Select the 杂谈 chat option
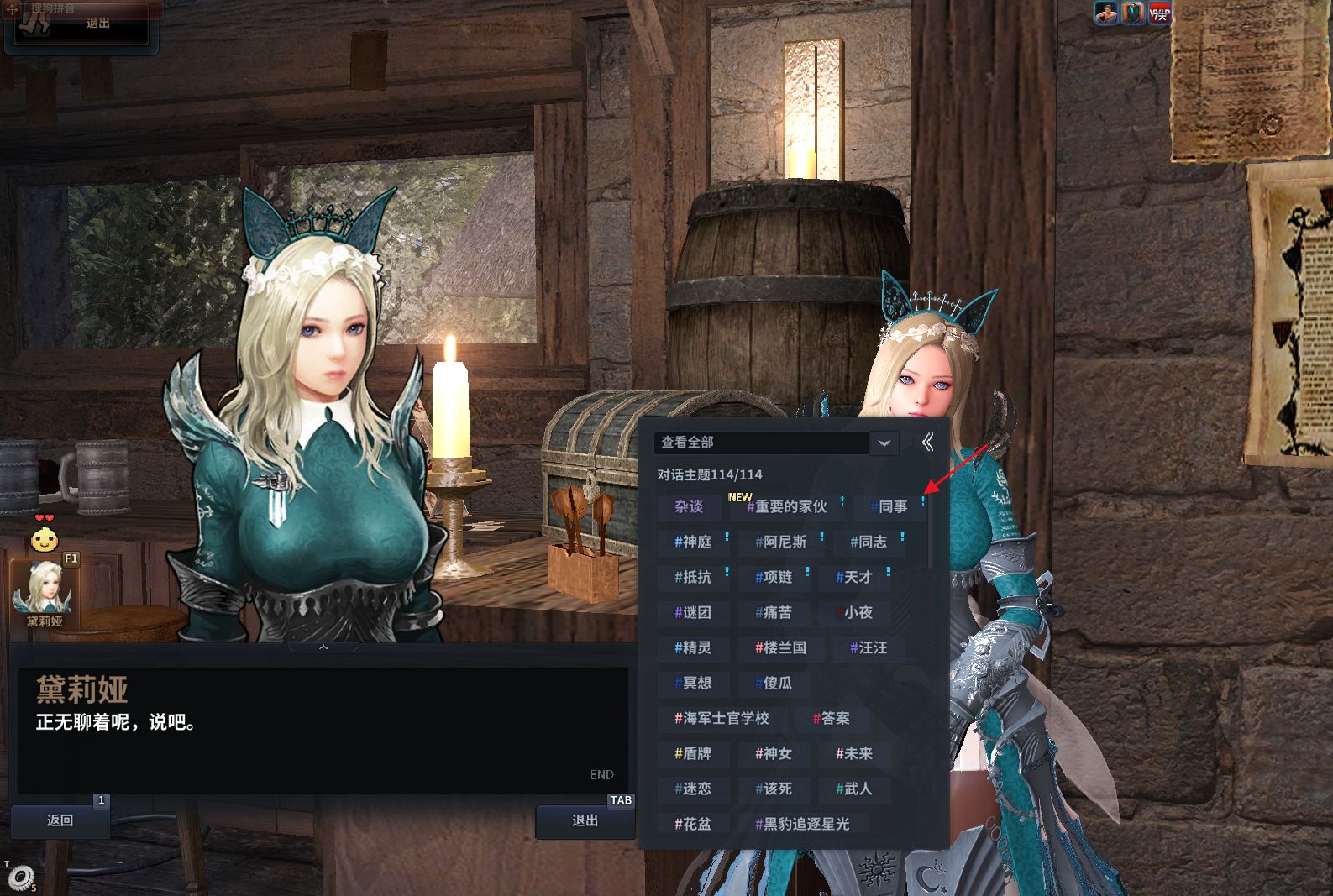Image resolution: width=1333 pixels, height=896 pixels. [x=689, y=506]
